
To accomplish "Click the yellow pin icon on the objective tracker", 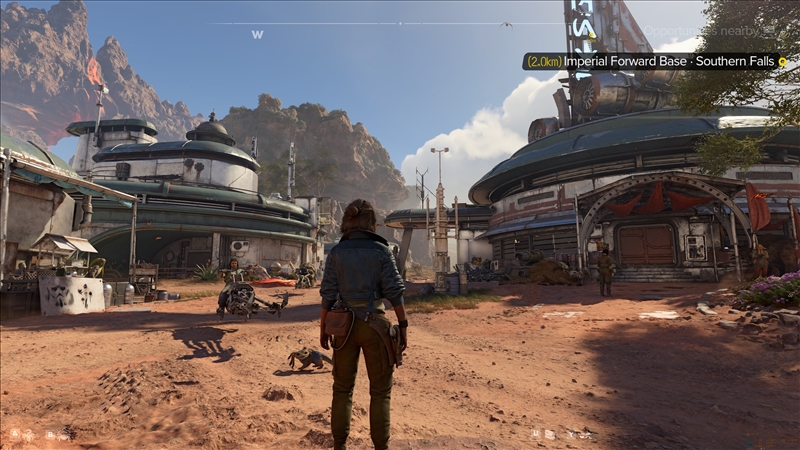I will [783, 61].
